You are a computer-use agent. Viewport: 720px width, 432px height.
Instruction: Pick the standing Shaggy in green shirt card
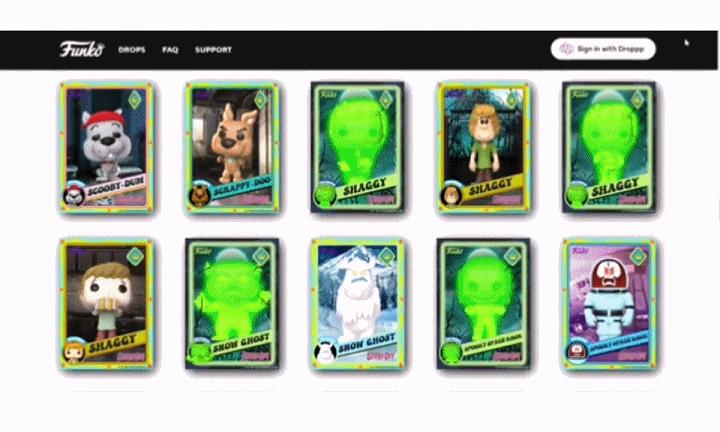click(x=481, y=148)
